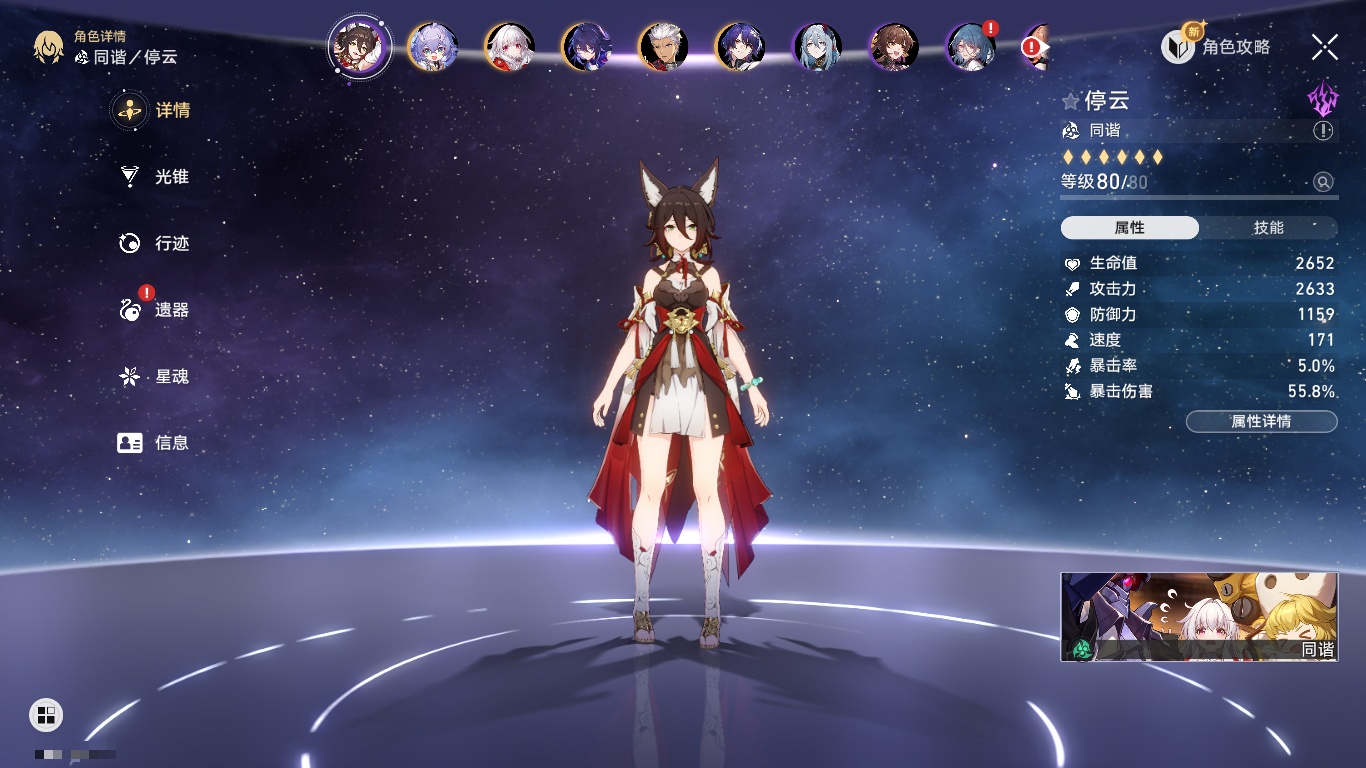Close the character details screen
The height and width of the screenshot is (768, 1366).
(1325, 47)
